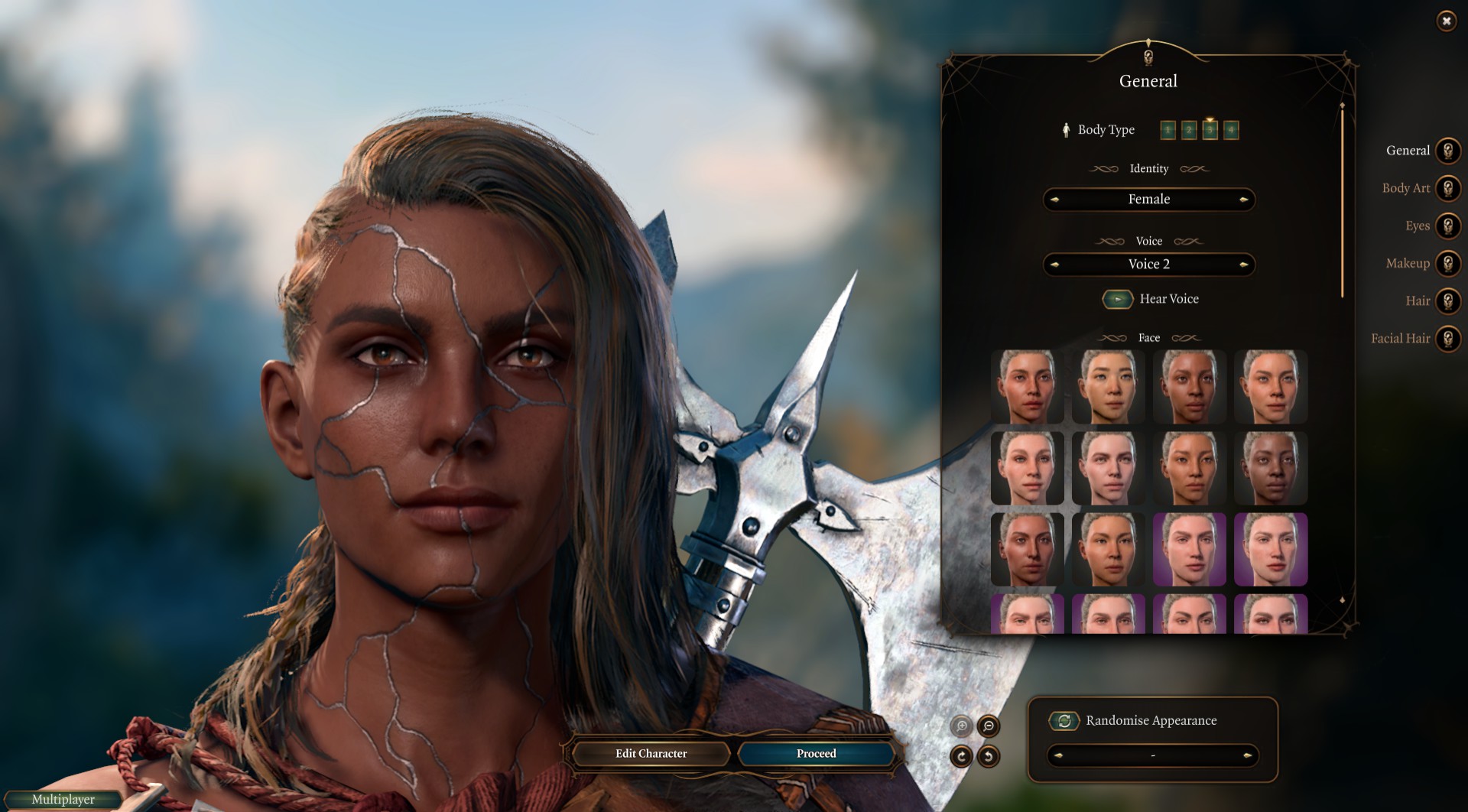Image resolution: width=1468 pixels, height=812 pixels.
Task: Click the right arrow under Randomise Appearance
Action: click(1247, 756)
